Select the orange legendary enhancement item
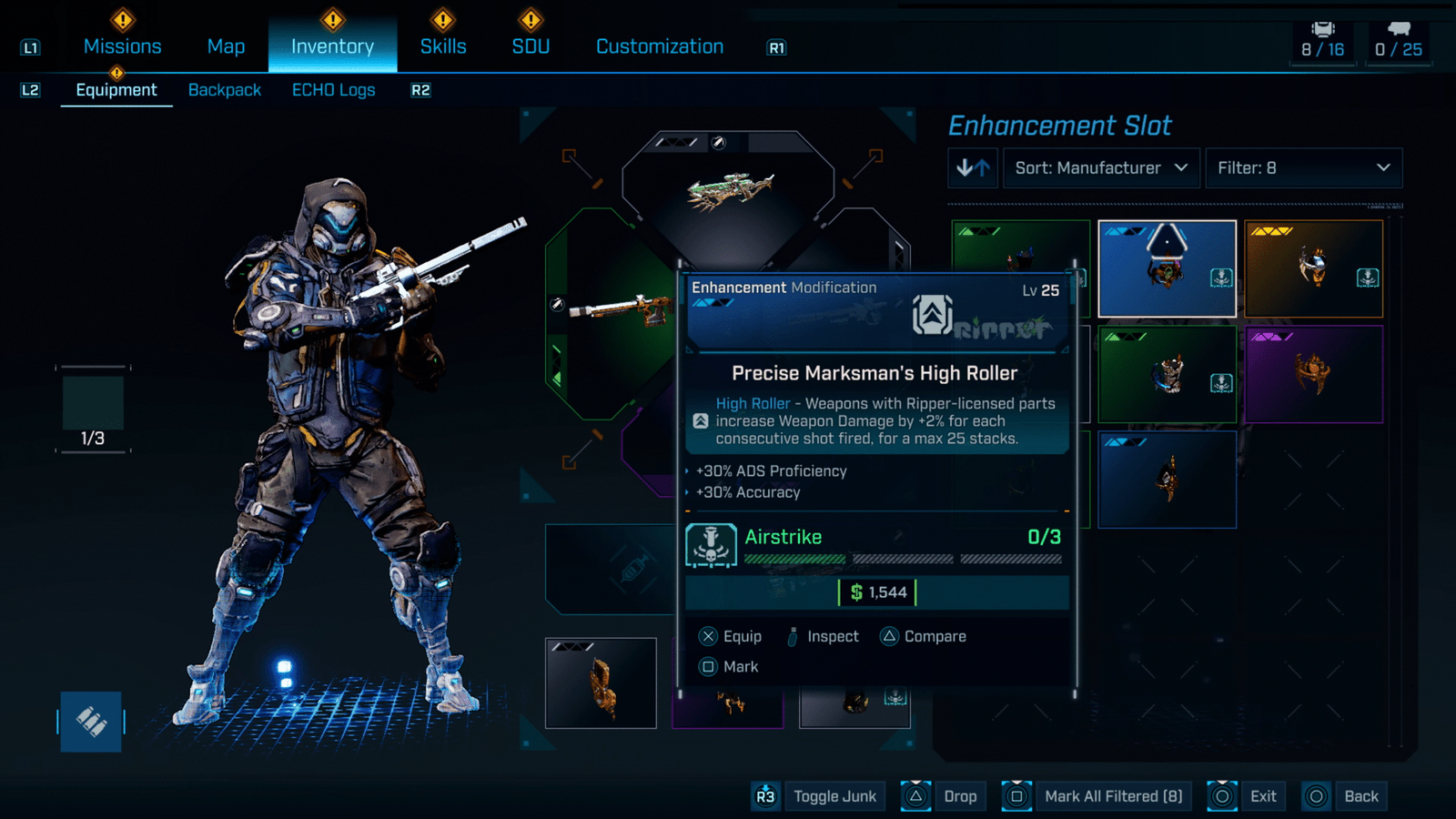This screenshot has width=1456, height=819. (x=1313, y=268)
